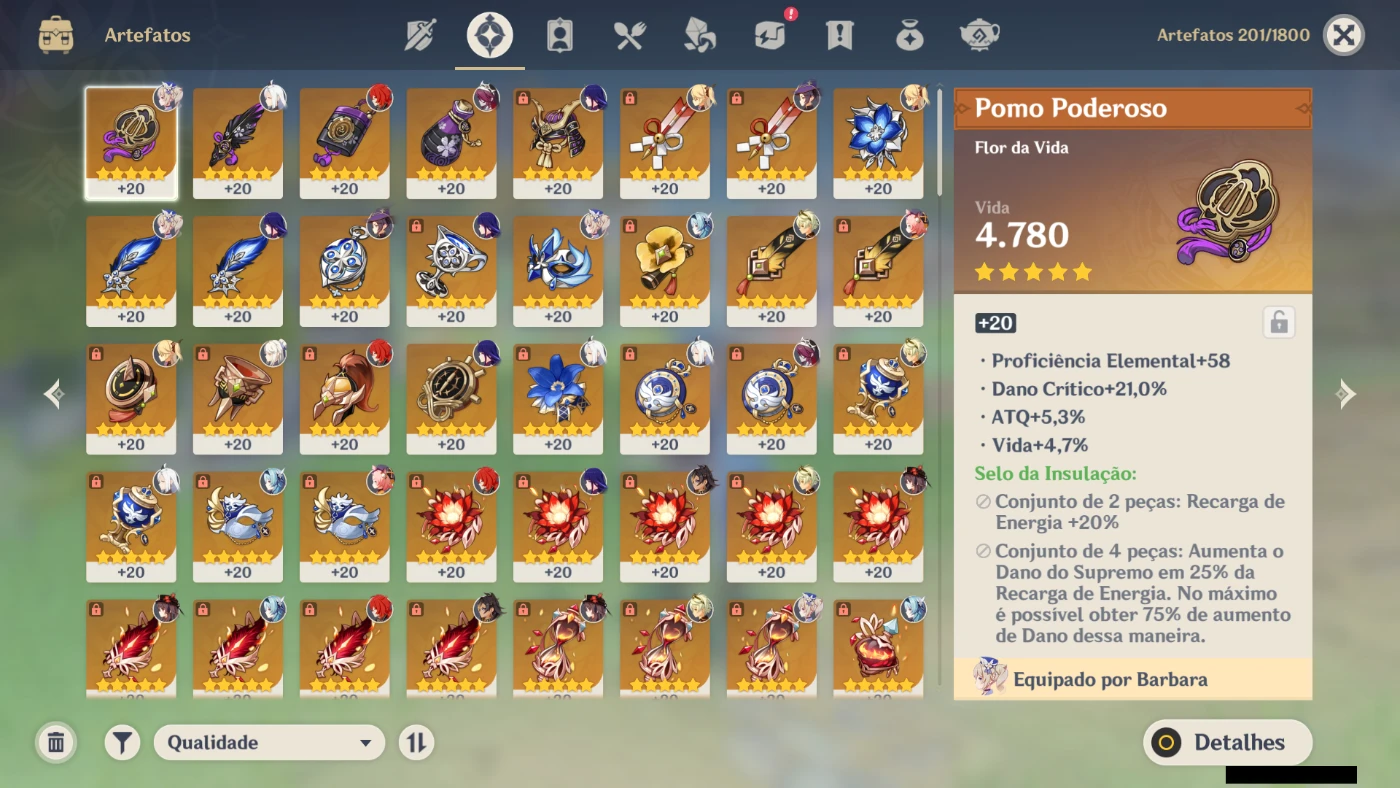Screen dimensions: 1400x788
Task: Open the Qualidade sorting dropdown
Action: click(268, 742)
